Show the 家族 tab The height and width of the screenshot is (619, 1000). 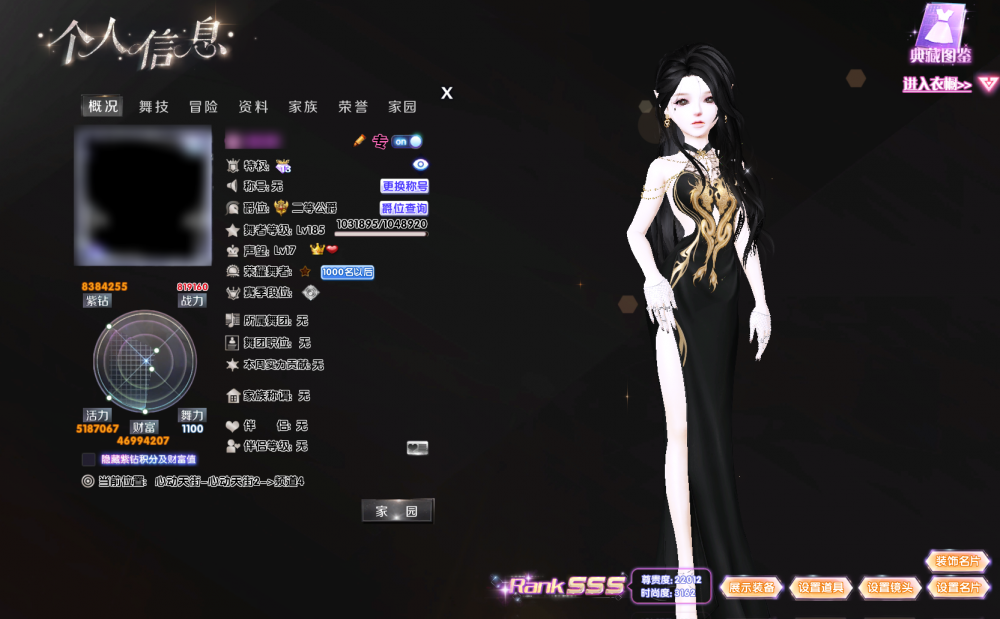coord(303,107)
